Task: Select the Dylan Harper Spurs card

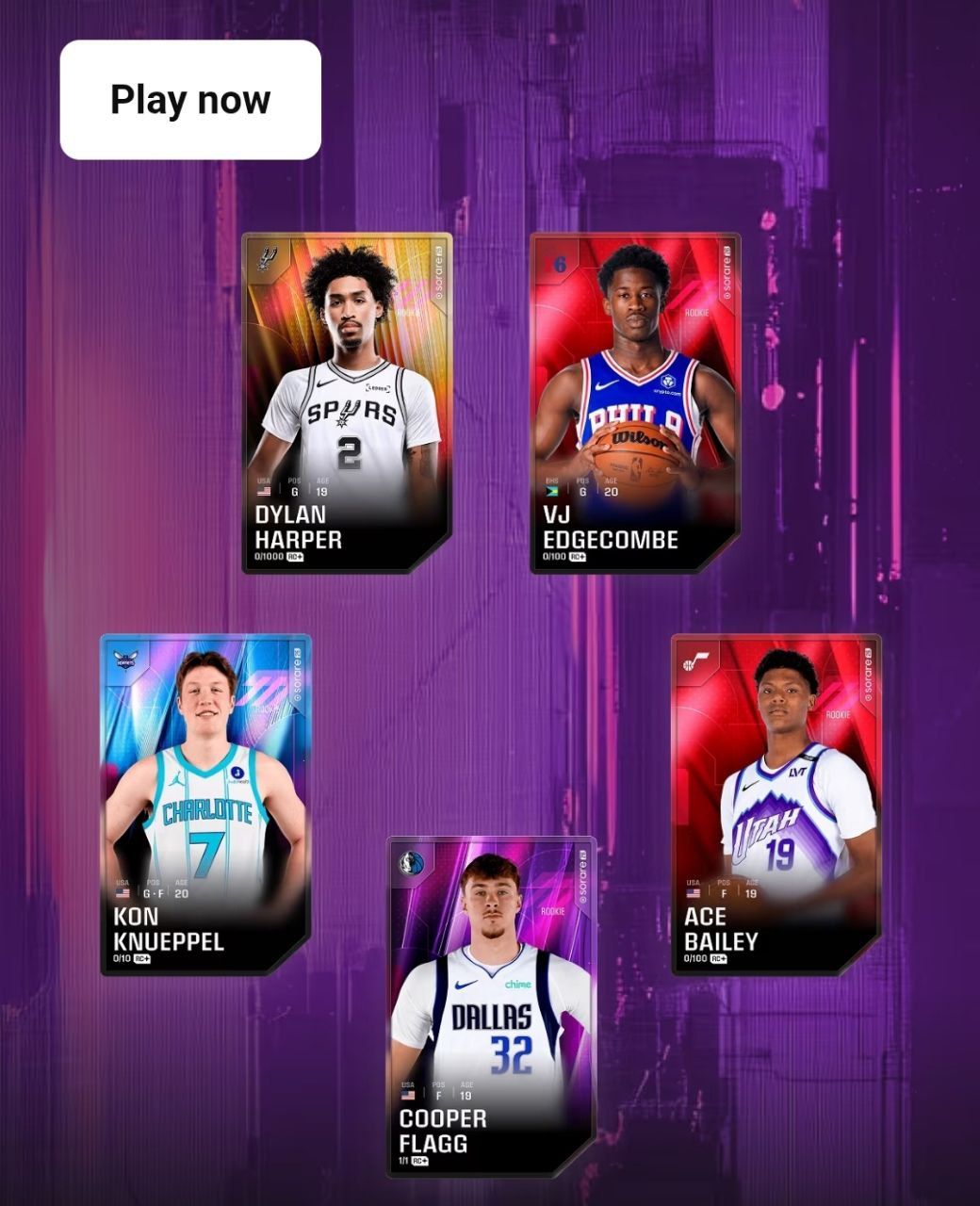Action: [x=347, y=403]
